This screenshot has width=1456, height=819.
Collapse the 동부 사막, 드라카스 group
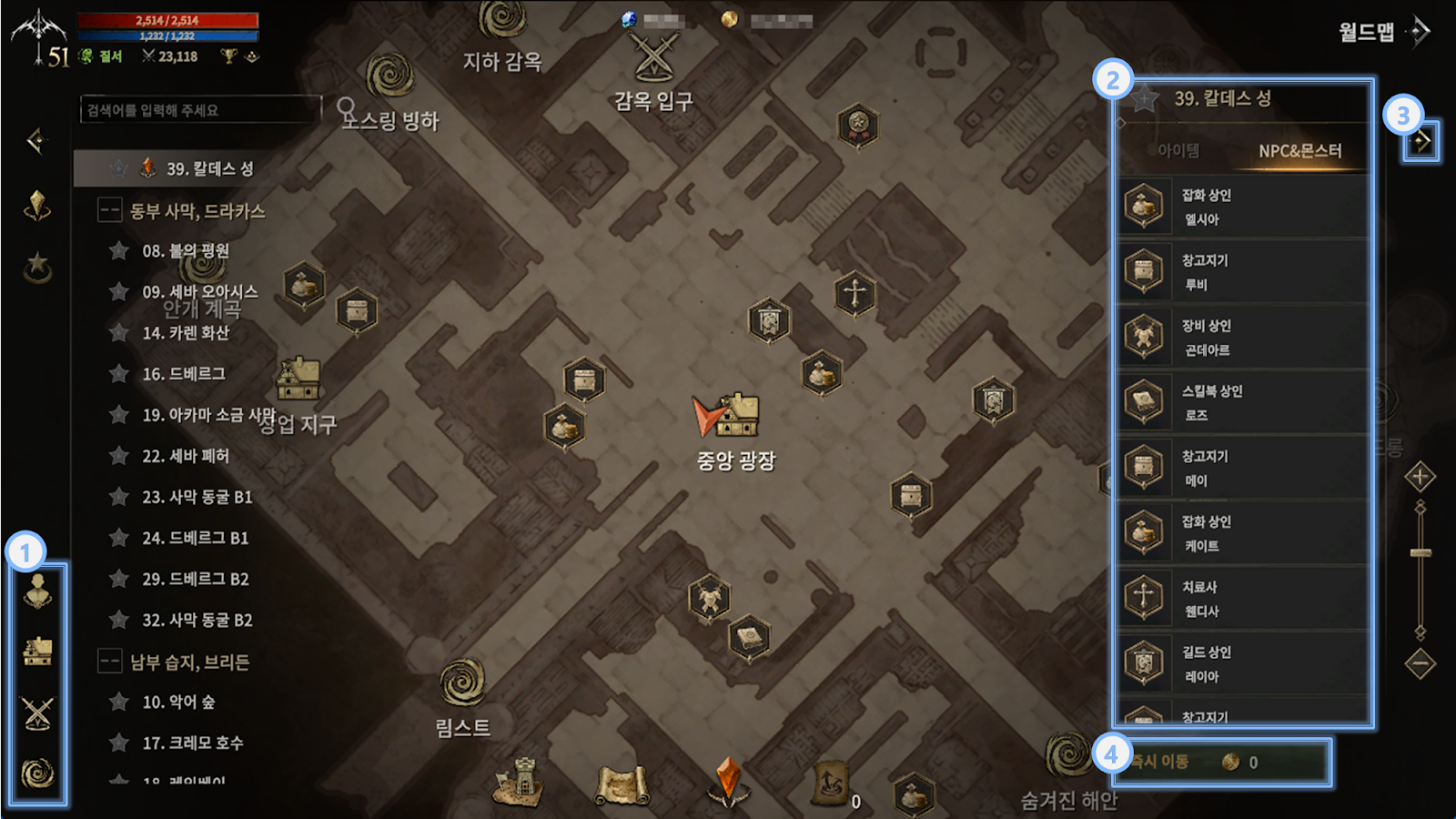[110, 211]
